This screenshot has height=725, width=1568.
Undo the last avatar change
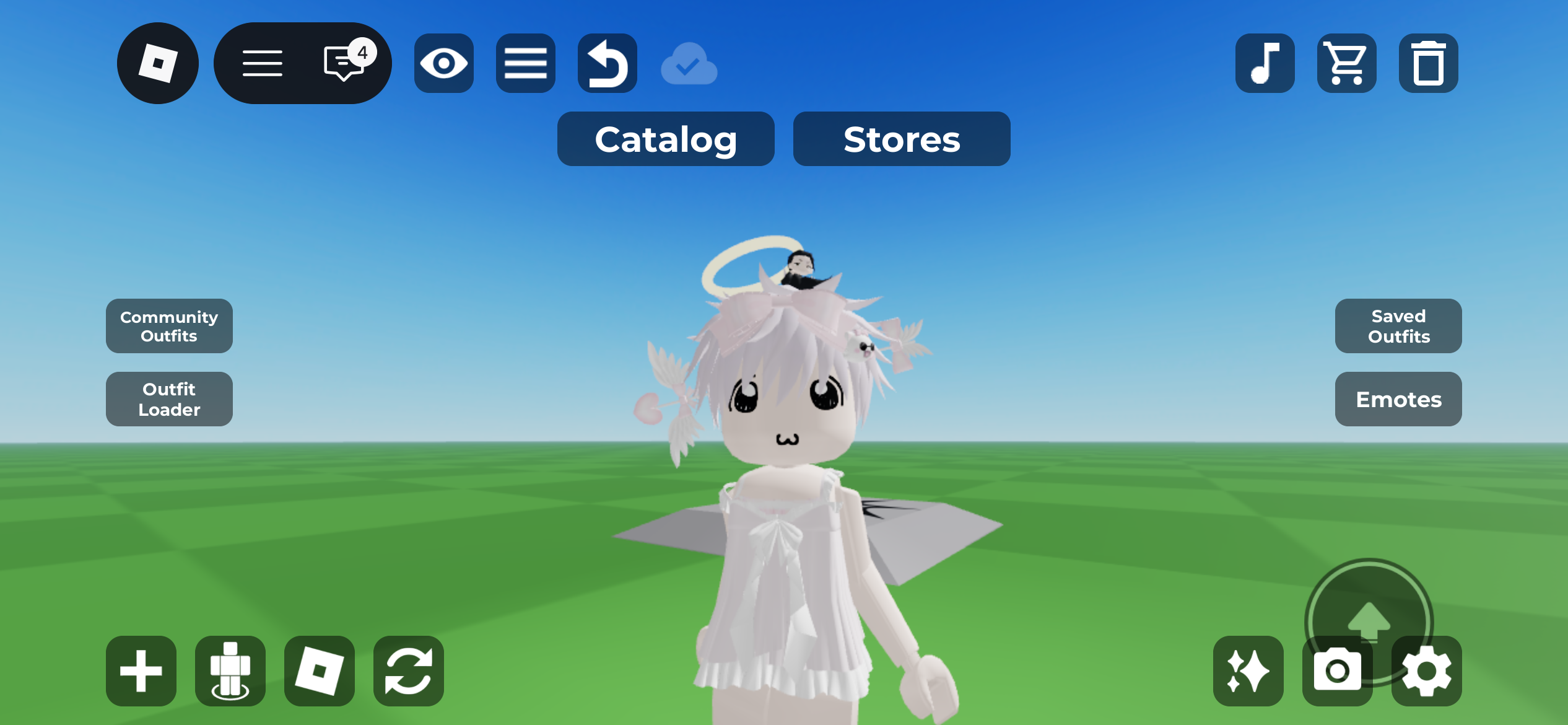click(607, 63)
